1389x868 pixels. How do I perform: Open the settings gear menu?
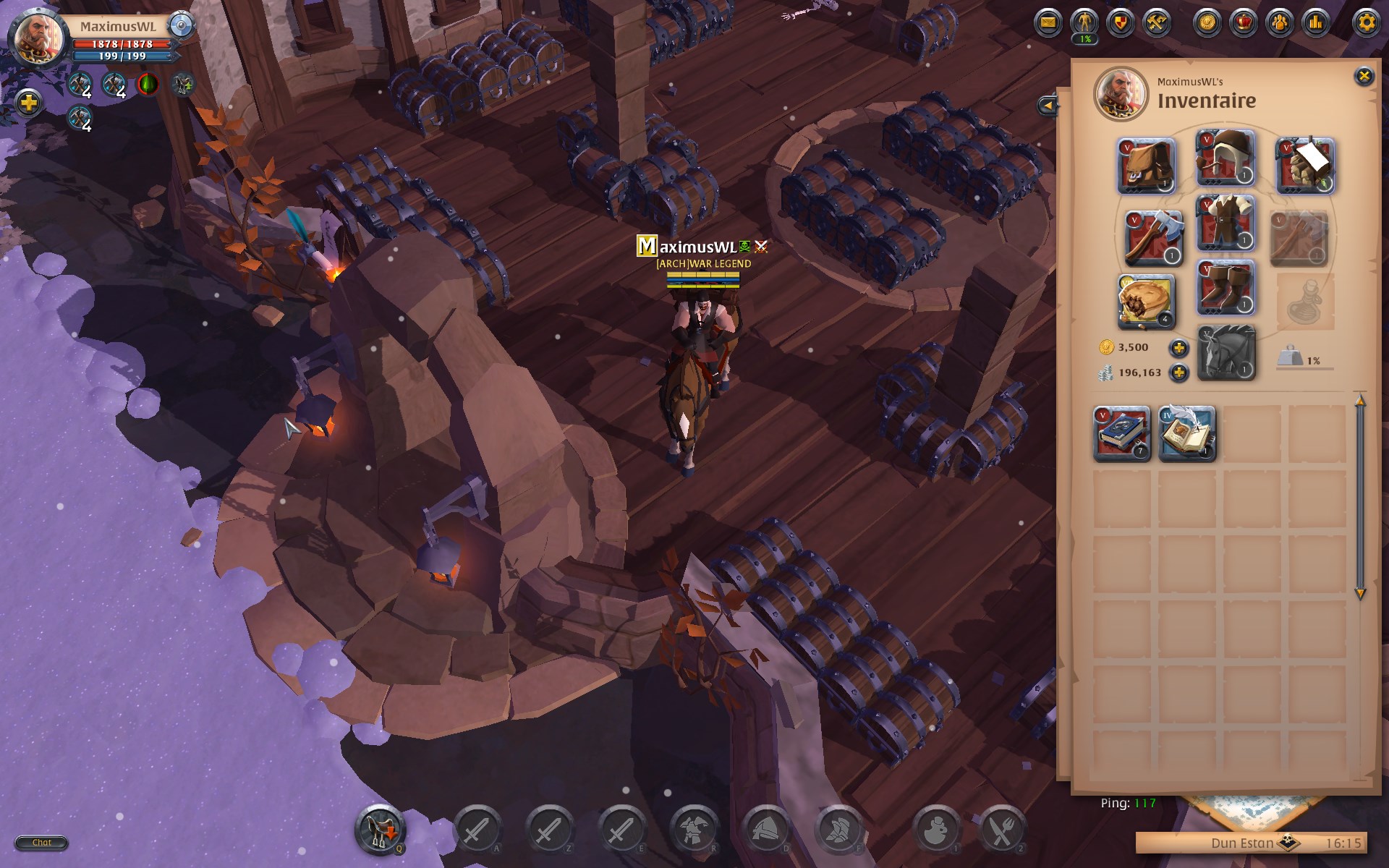click(1366, 22)
